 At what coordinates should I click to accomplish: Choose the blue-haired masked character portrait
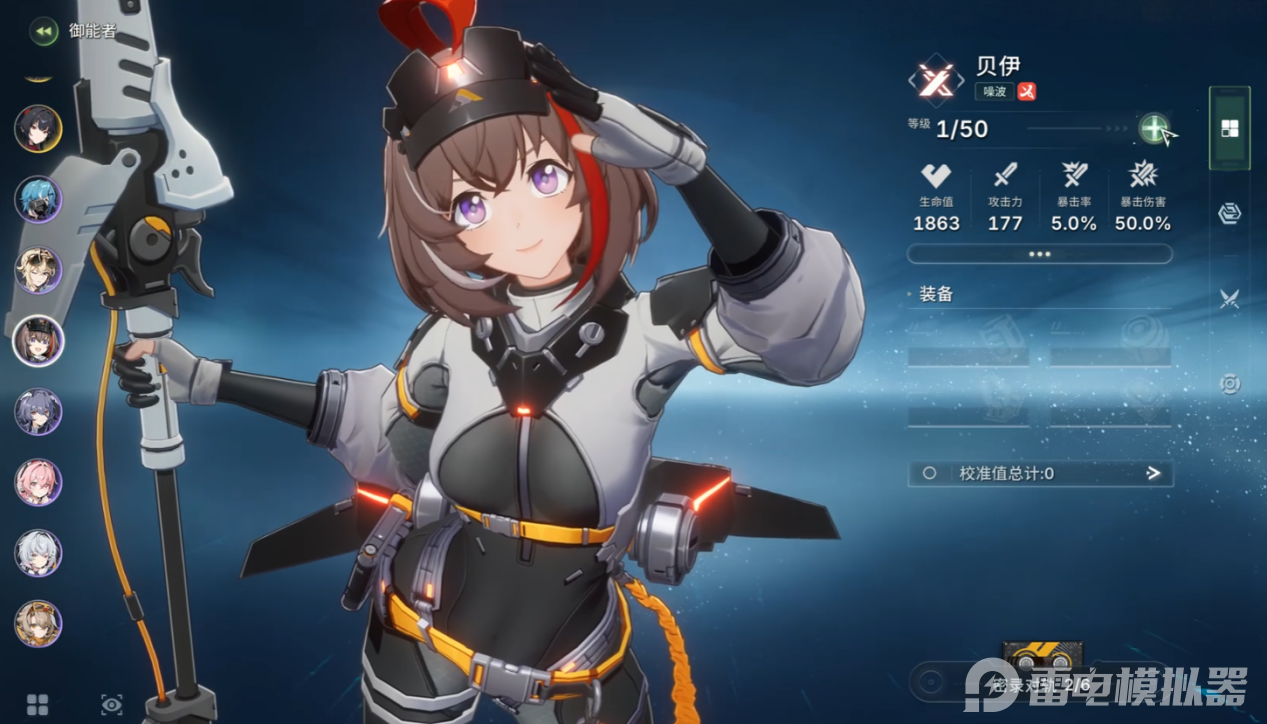(x=38, y=199)
